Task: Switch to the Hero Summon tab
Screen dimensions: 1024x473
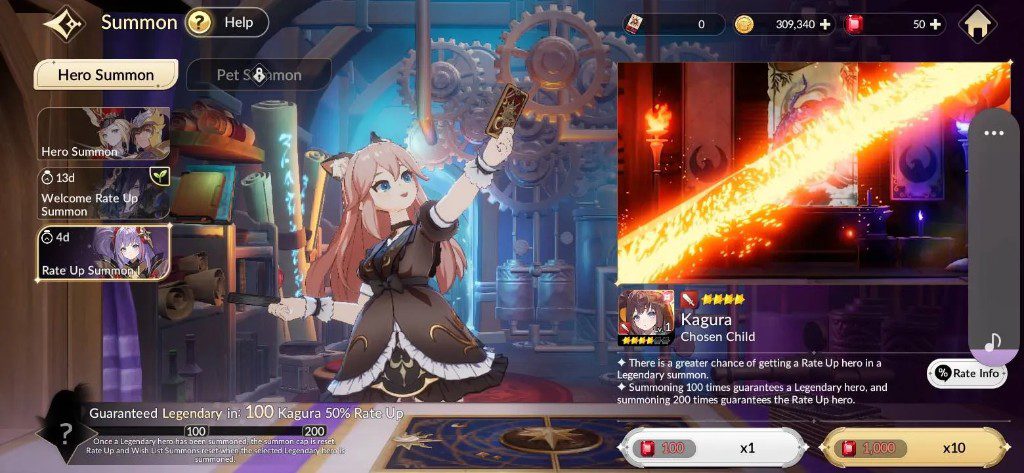Action: (x=106, y=74)
